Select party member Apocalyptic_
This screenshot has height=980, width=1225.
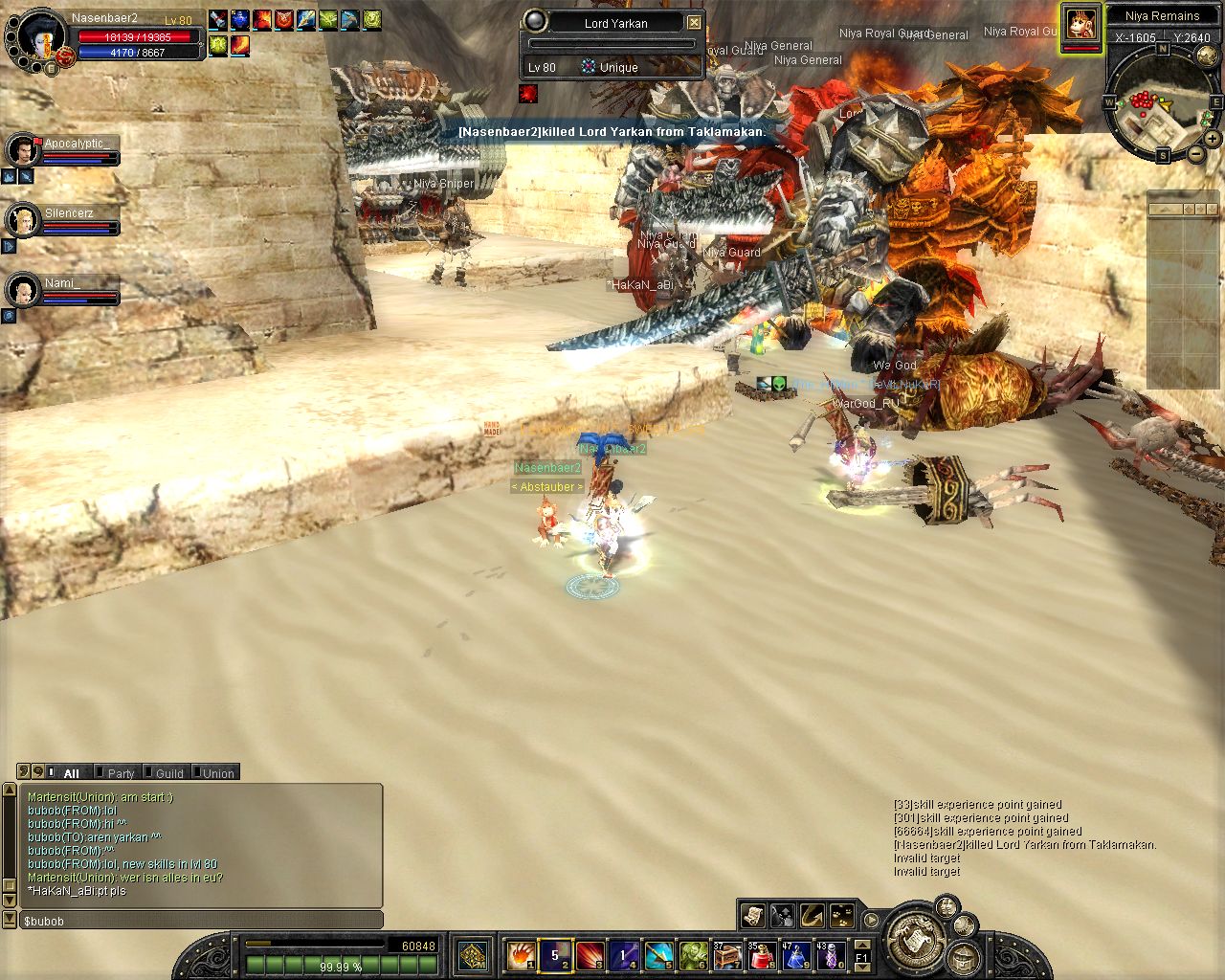click(23, 149)
